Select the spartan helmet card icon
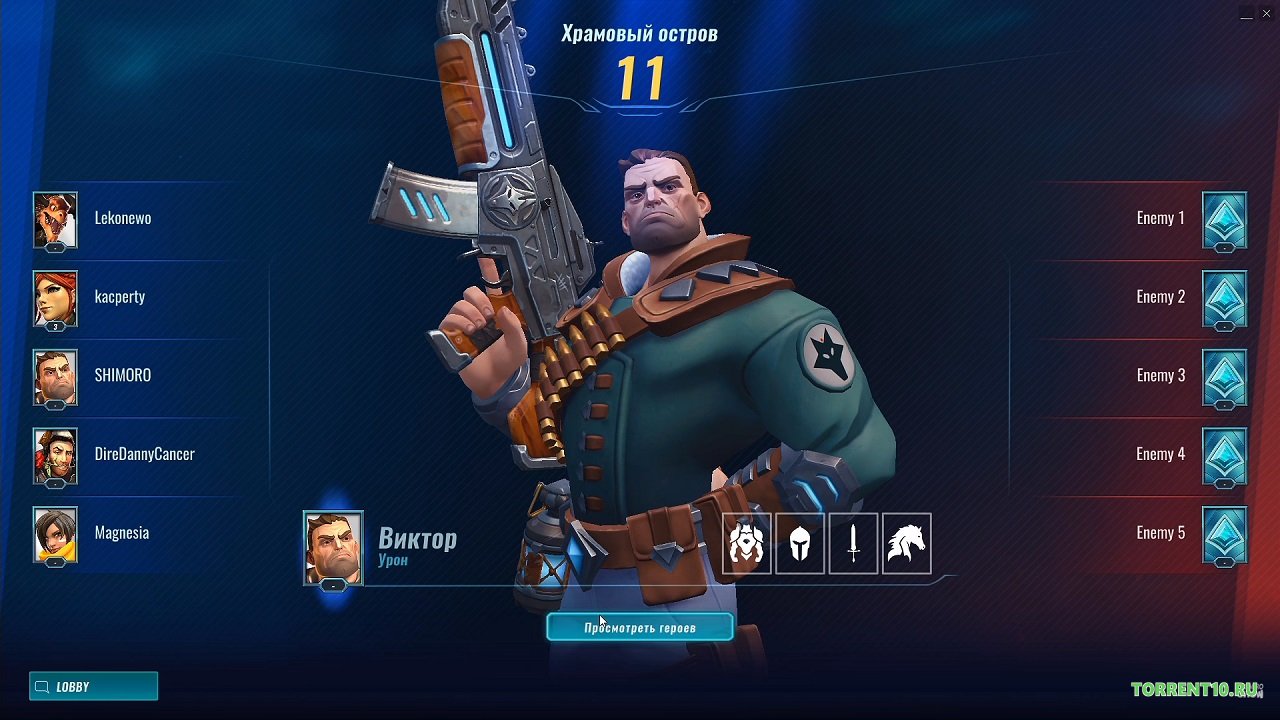Image resolution: width=1280 pixels, height=720 pixels. pyautogui.click(x=800, y=544)
